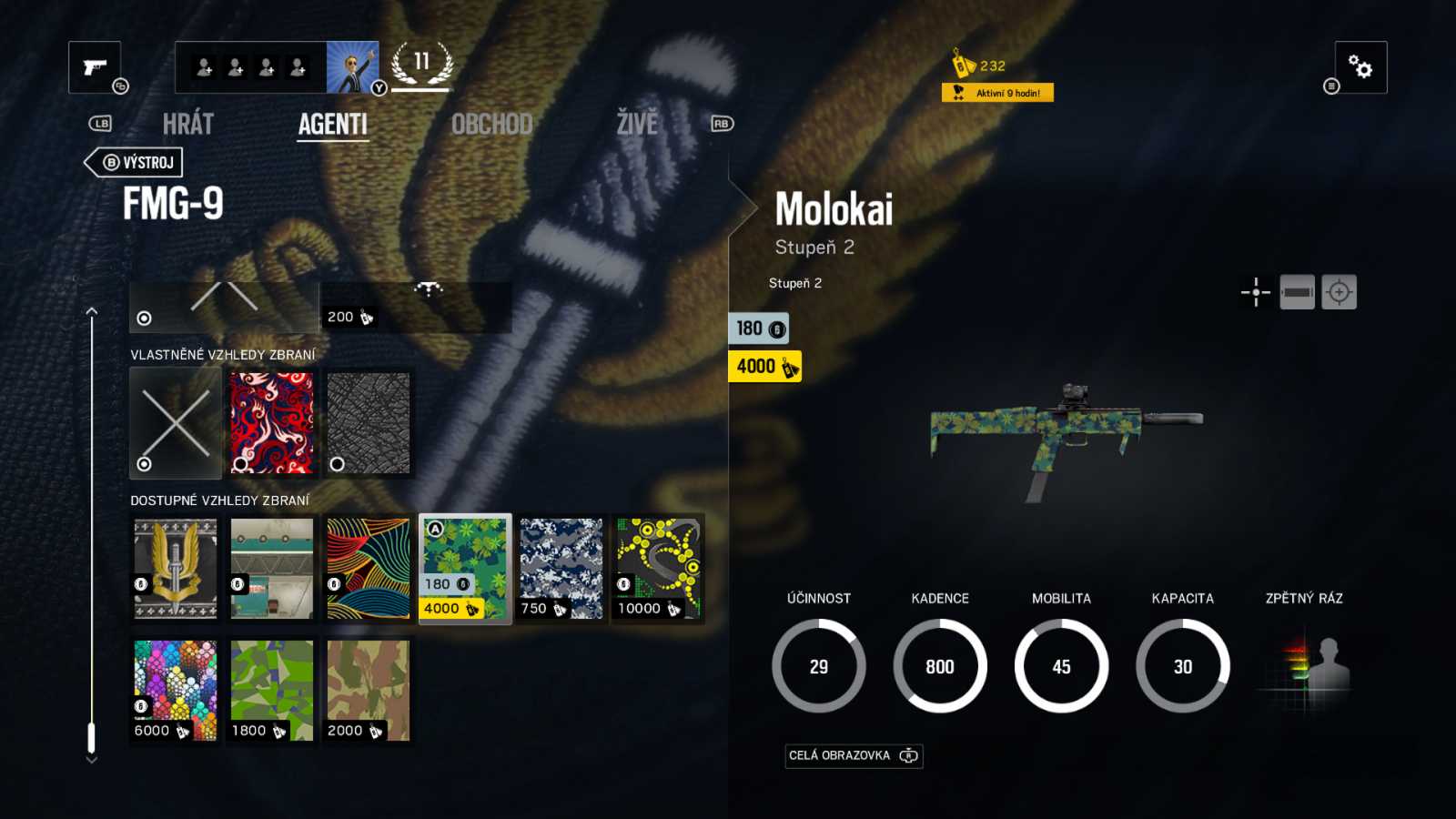Select the pistol icon in top-left corner
Image resolution: width=1456 pixels, height=819 pixels.
point(95,67)
